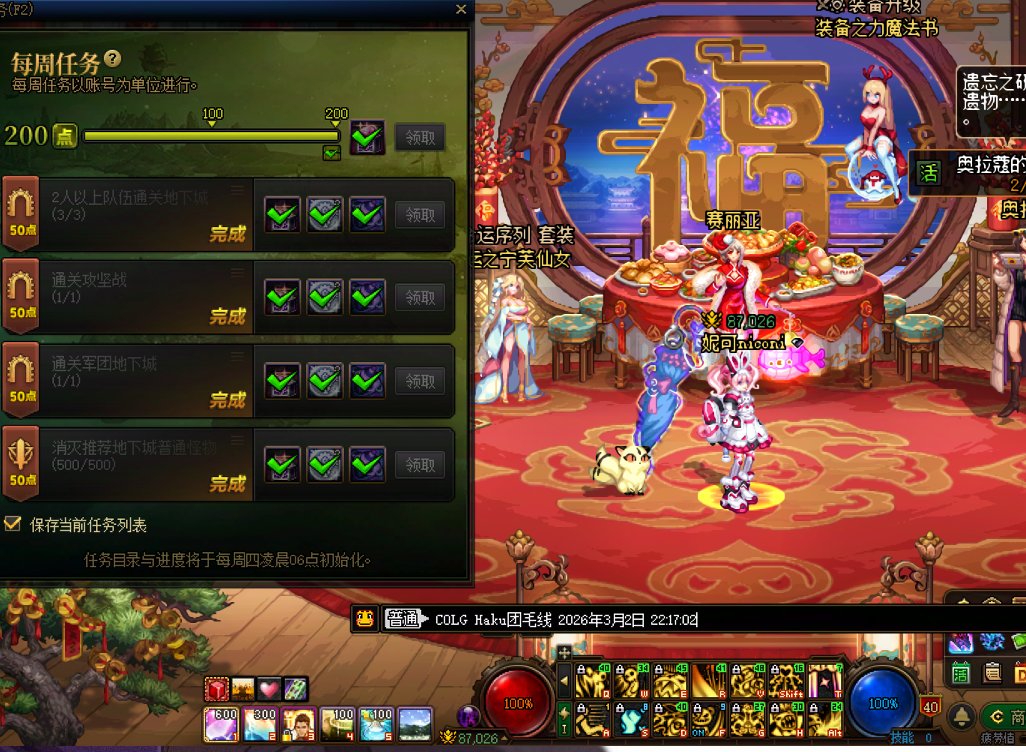Open the bell notification icon
This screenshot has width=1026, height=752.
pos(962,715)
